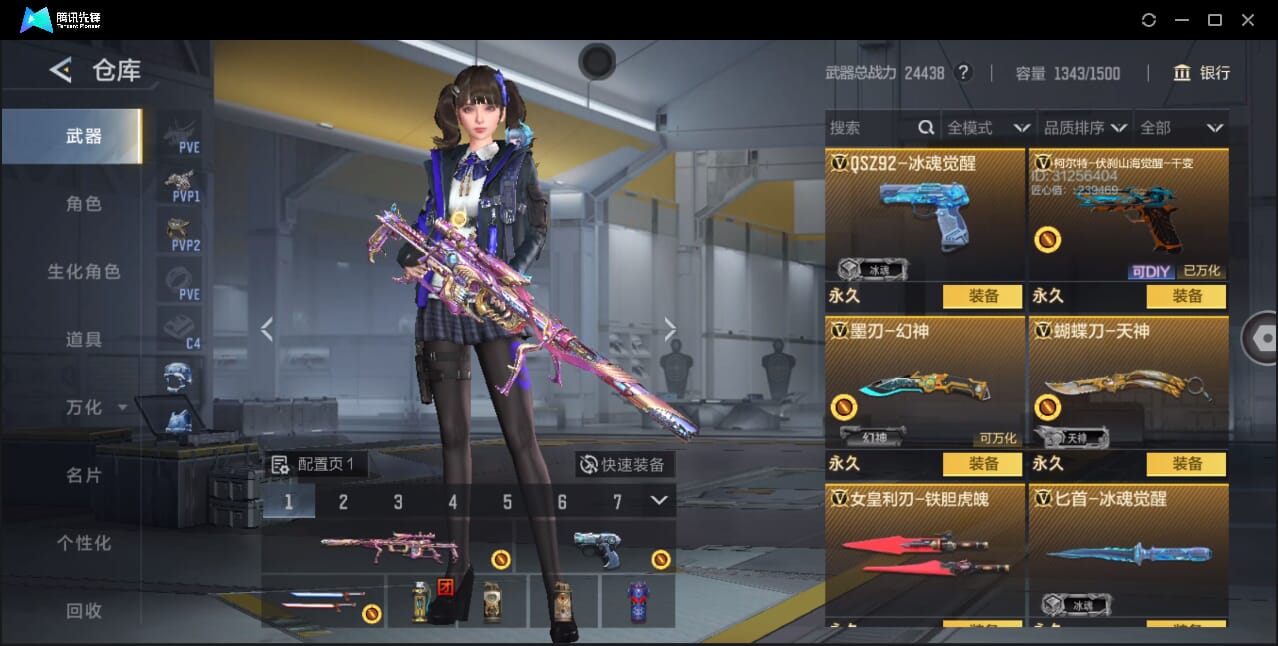The height and width of the screenshot is (646, 1278).
Task: Show the weapon power help question mark
Action: pos(963,73)
